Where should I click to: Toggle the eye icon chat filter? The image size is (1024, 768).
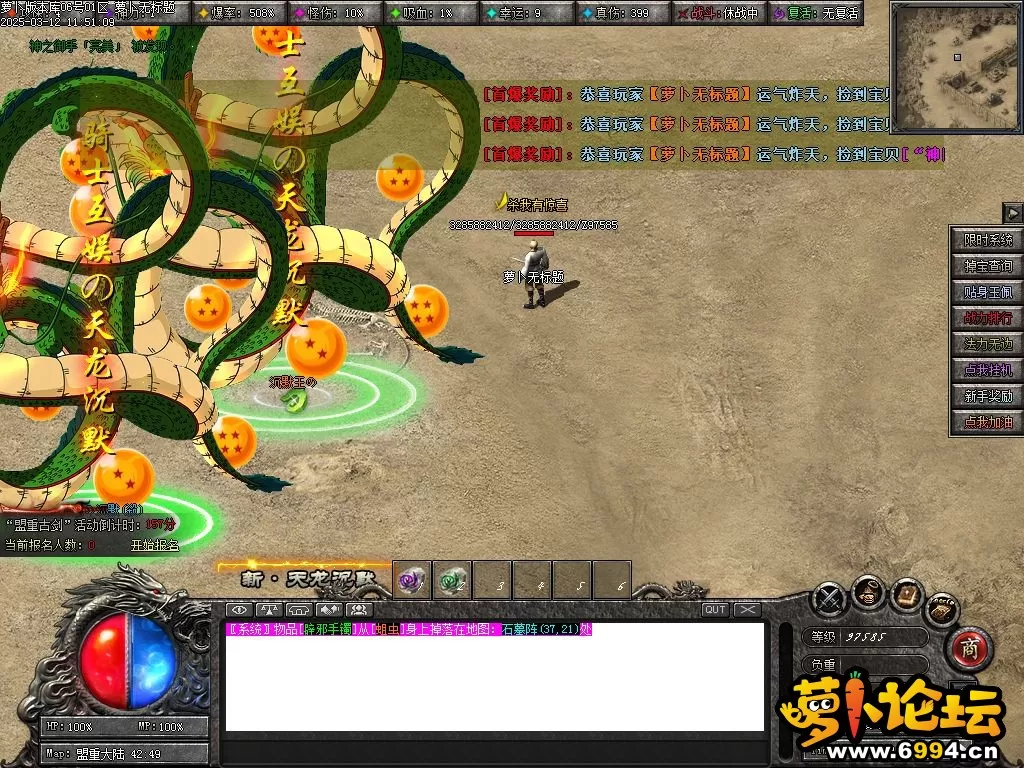pos(238,610)
